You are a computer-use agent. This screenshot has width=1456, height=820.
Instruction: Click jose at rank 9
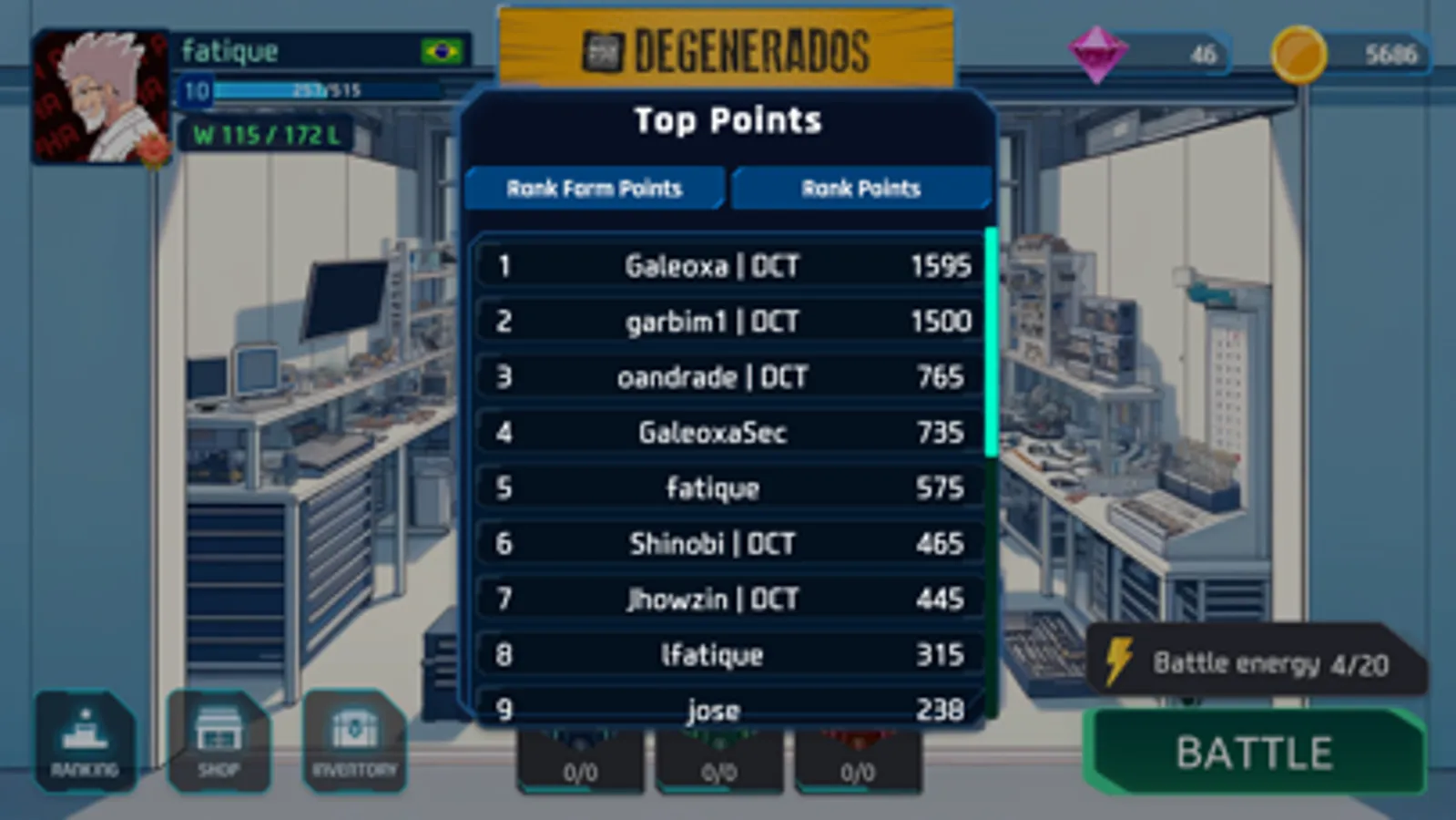coord(726,709)
